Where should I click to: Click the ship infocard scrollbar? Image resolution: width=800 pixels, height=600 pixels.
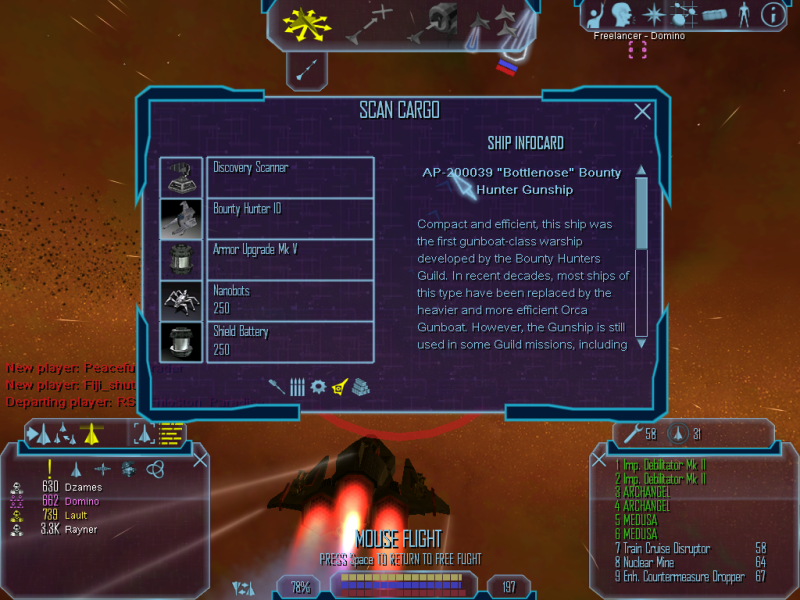(642, 255)
